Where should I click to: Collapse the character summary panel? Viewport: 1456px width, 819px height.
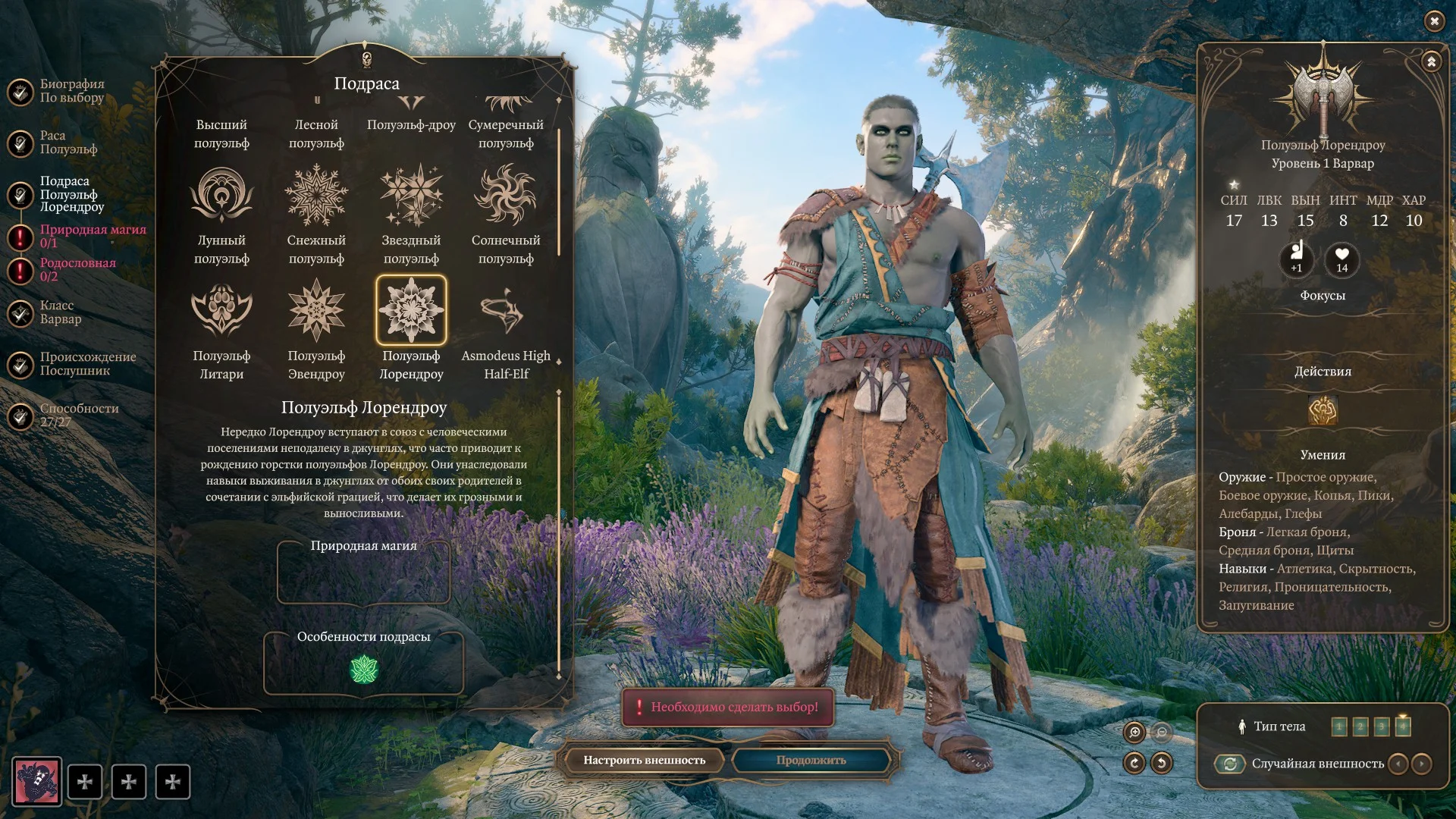[x=1431, y=61]
